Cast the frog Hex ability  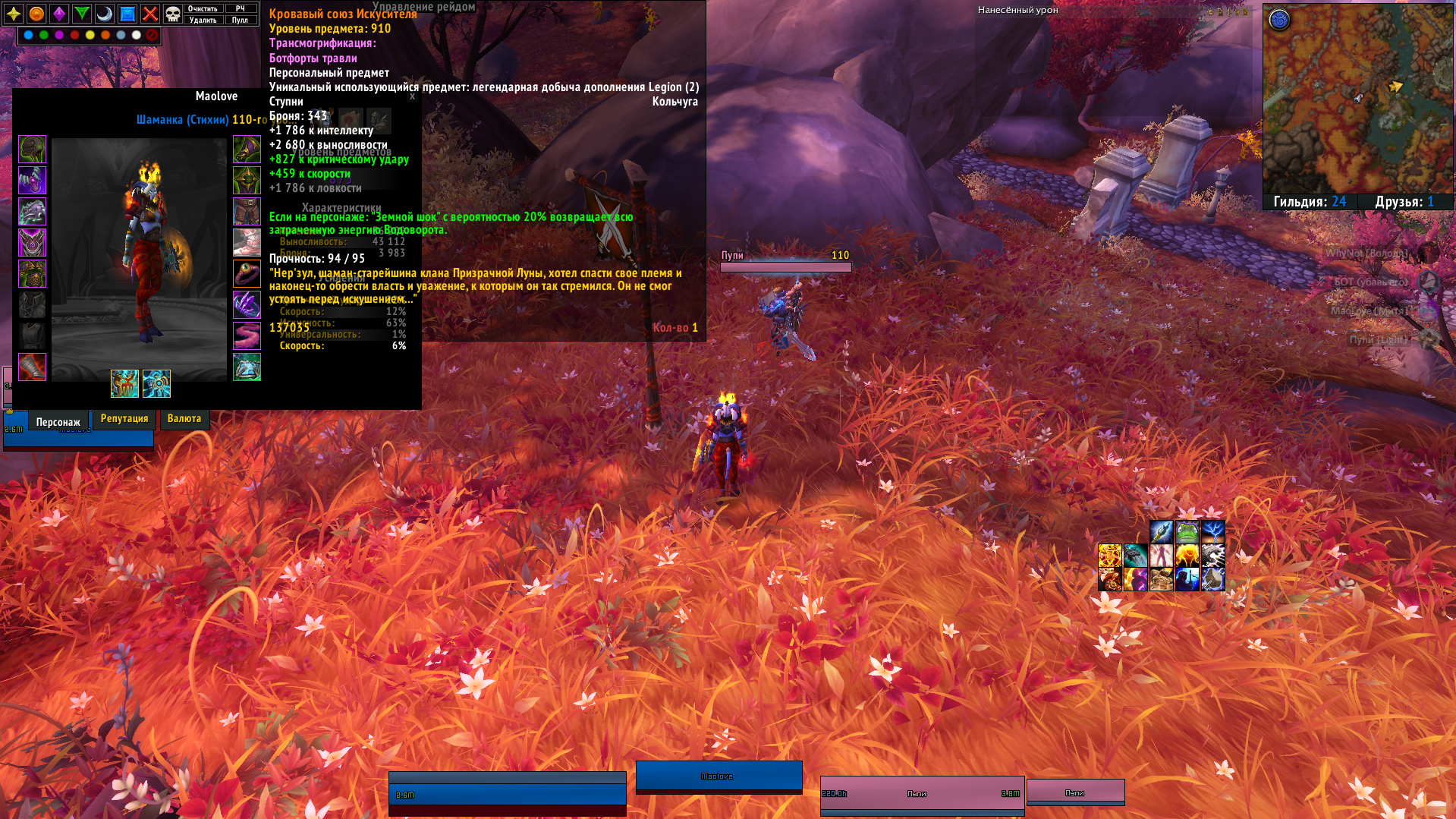tap(1187, 531)
